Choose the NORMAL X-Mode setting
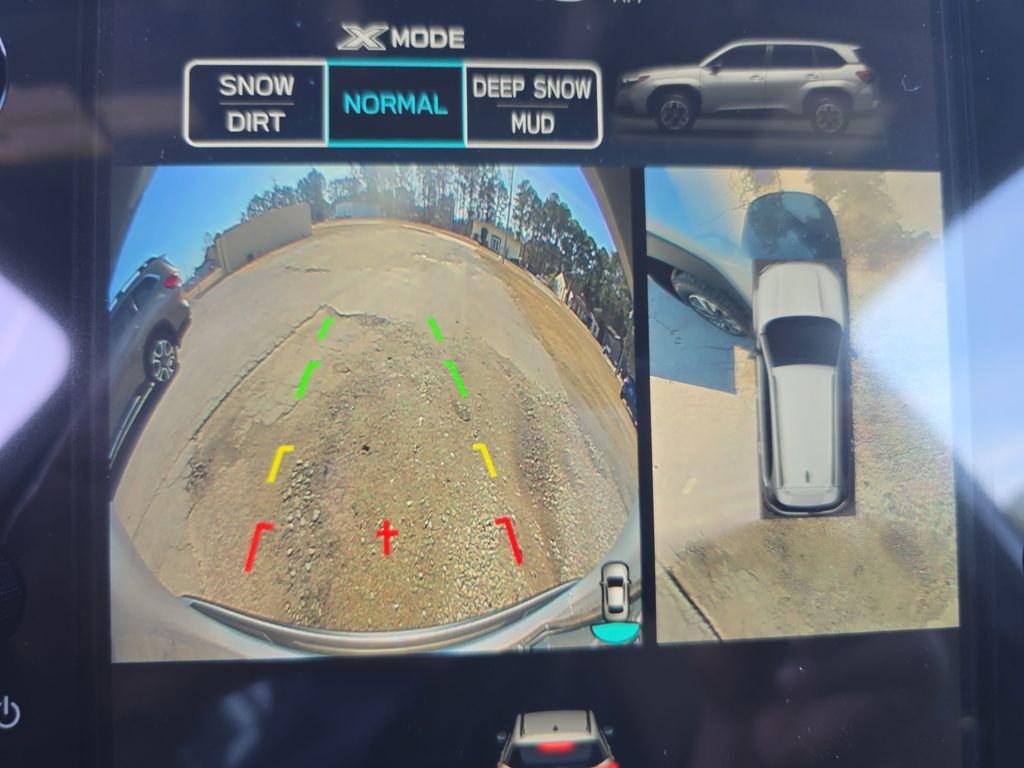This screenshot has width=1024, height=768. pyautogui.click(x=395, y=103)
